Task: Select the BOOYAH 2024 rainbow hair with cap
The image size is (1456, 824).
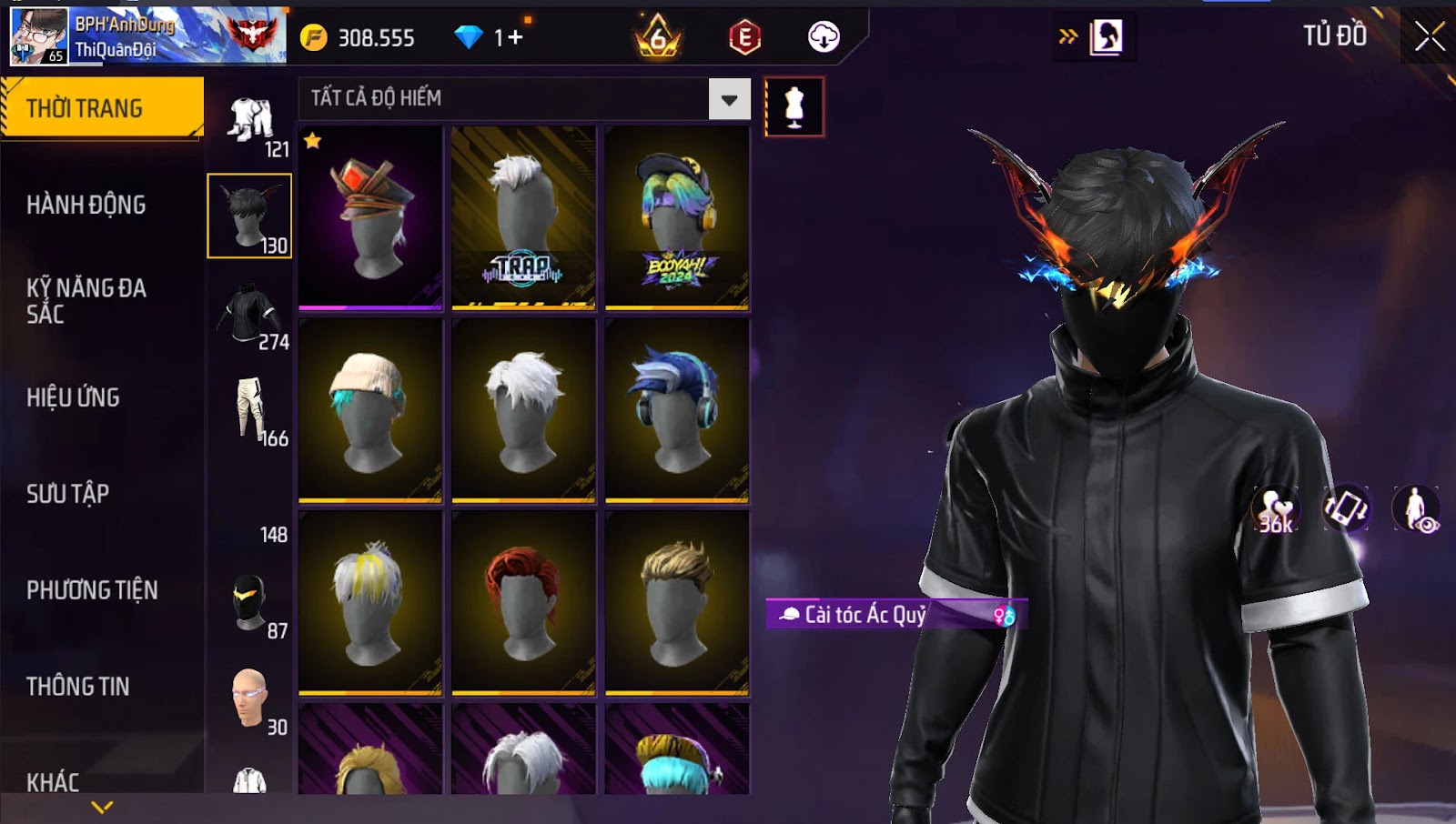Action: tap(677, 218)
